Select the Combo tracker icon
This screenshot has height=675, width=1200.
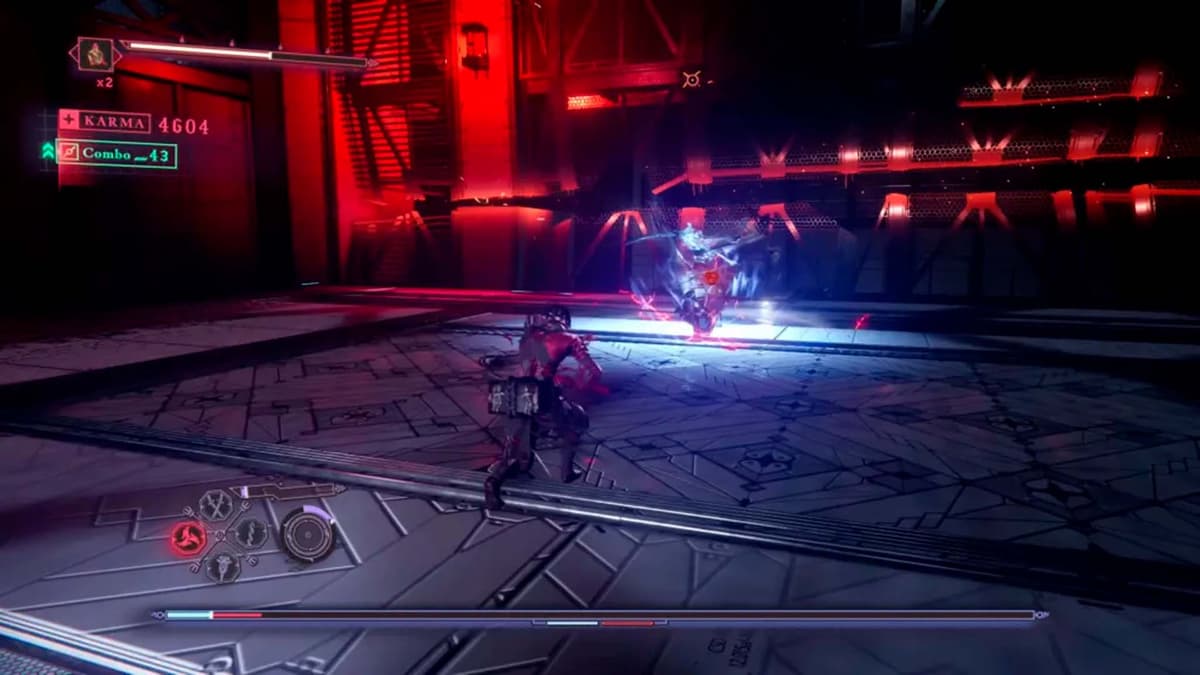point(69,154)
